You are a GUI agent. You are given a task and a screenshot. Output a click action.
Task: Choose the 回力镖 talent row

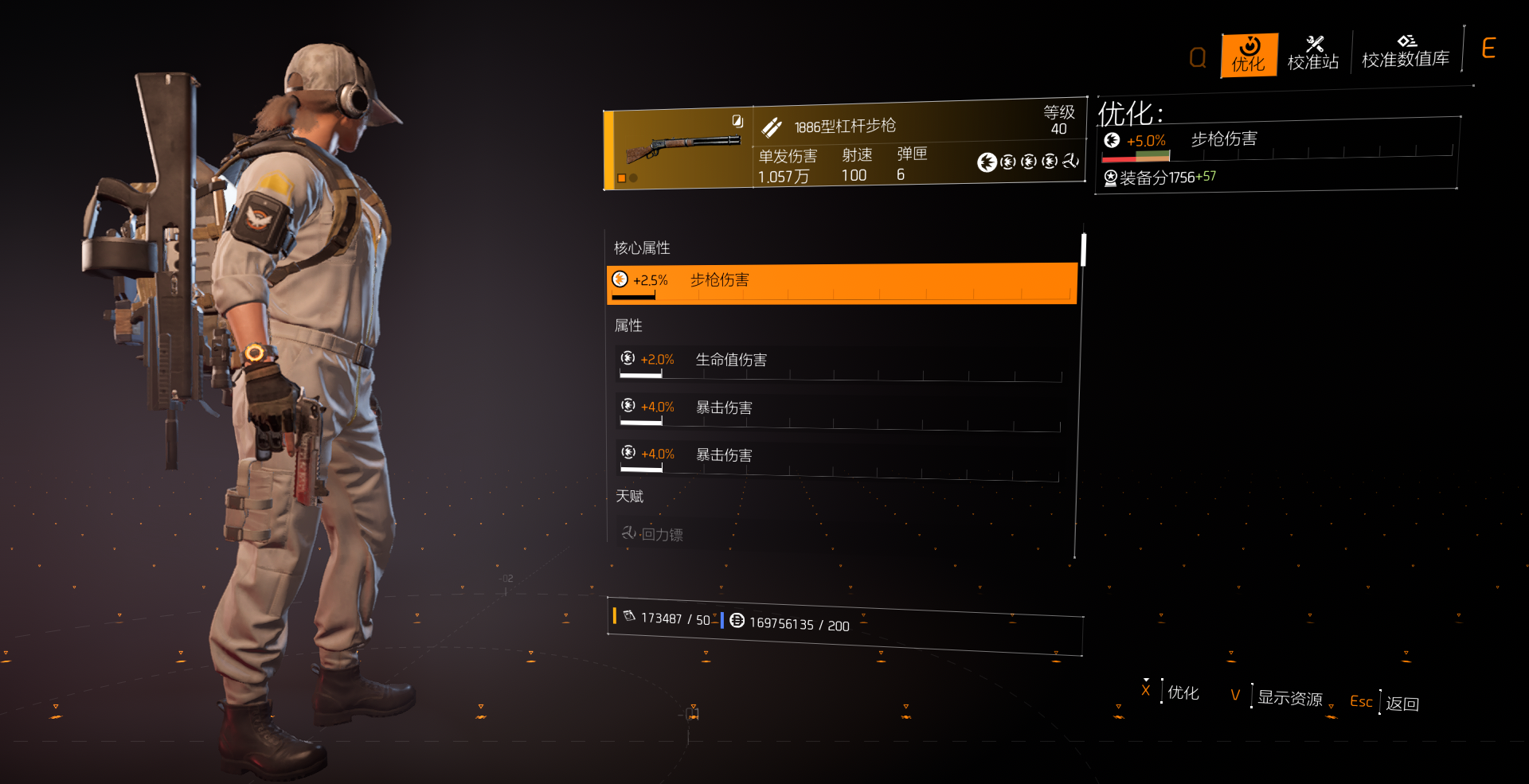pos(840,534)
